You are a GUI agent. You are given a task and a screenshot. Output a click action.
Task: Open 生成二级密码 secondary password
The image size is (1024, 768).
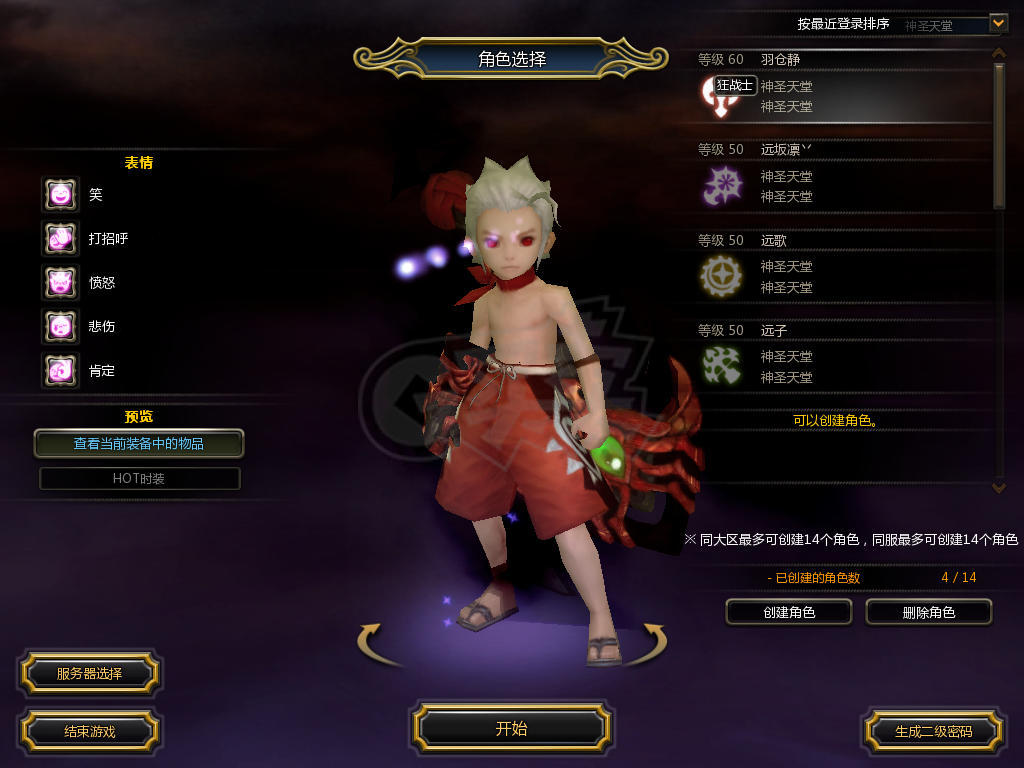coord(933,731)
